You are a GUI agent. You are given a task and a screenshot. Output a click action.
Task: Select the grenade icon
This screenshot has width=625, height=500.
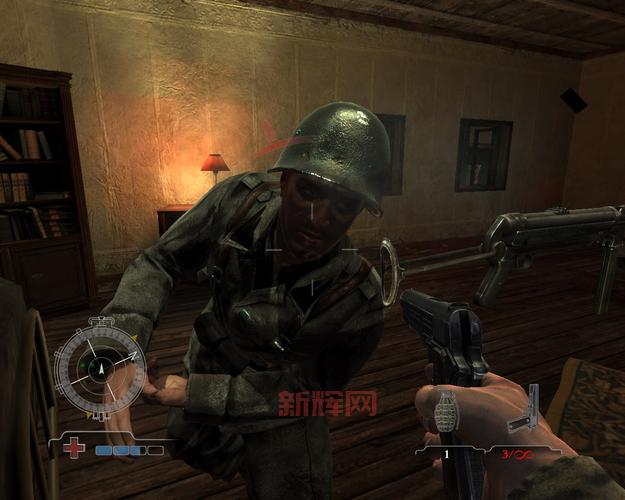(449, 411)
